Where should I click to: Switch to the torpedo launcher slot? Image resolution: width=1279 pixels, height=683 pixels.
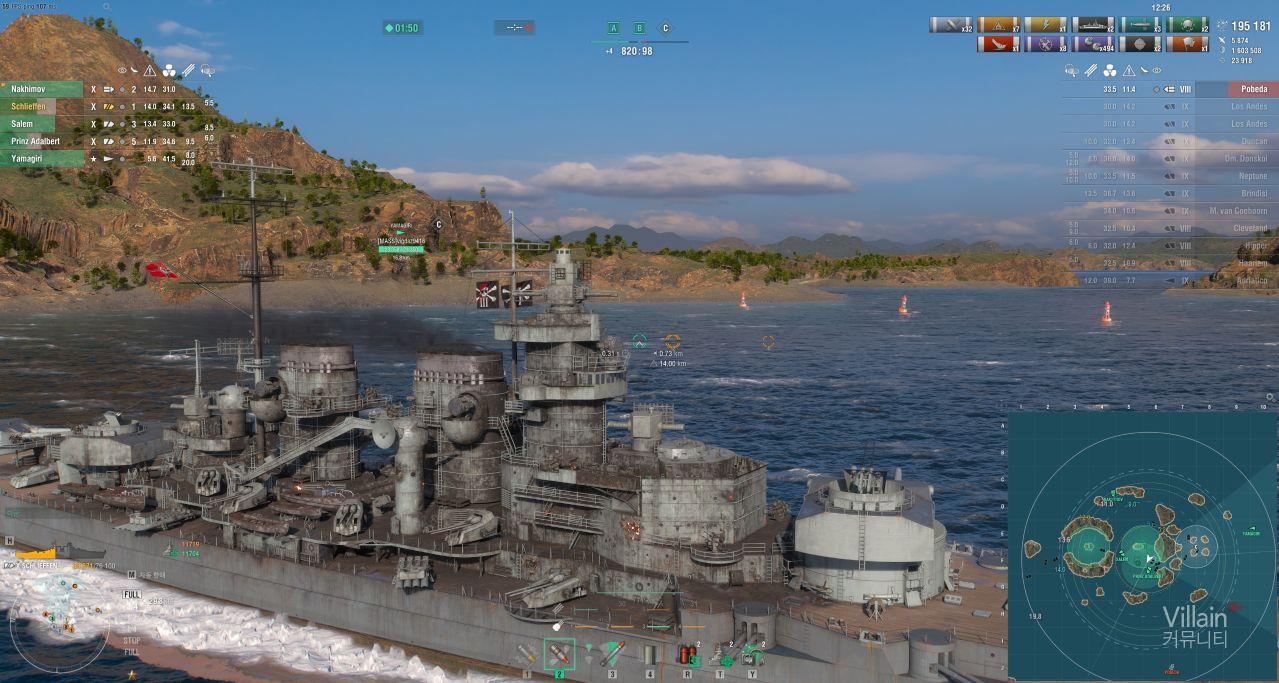coord(612,654)
